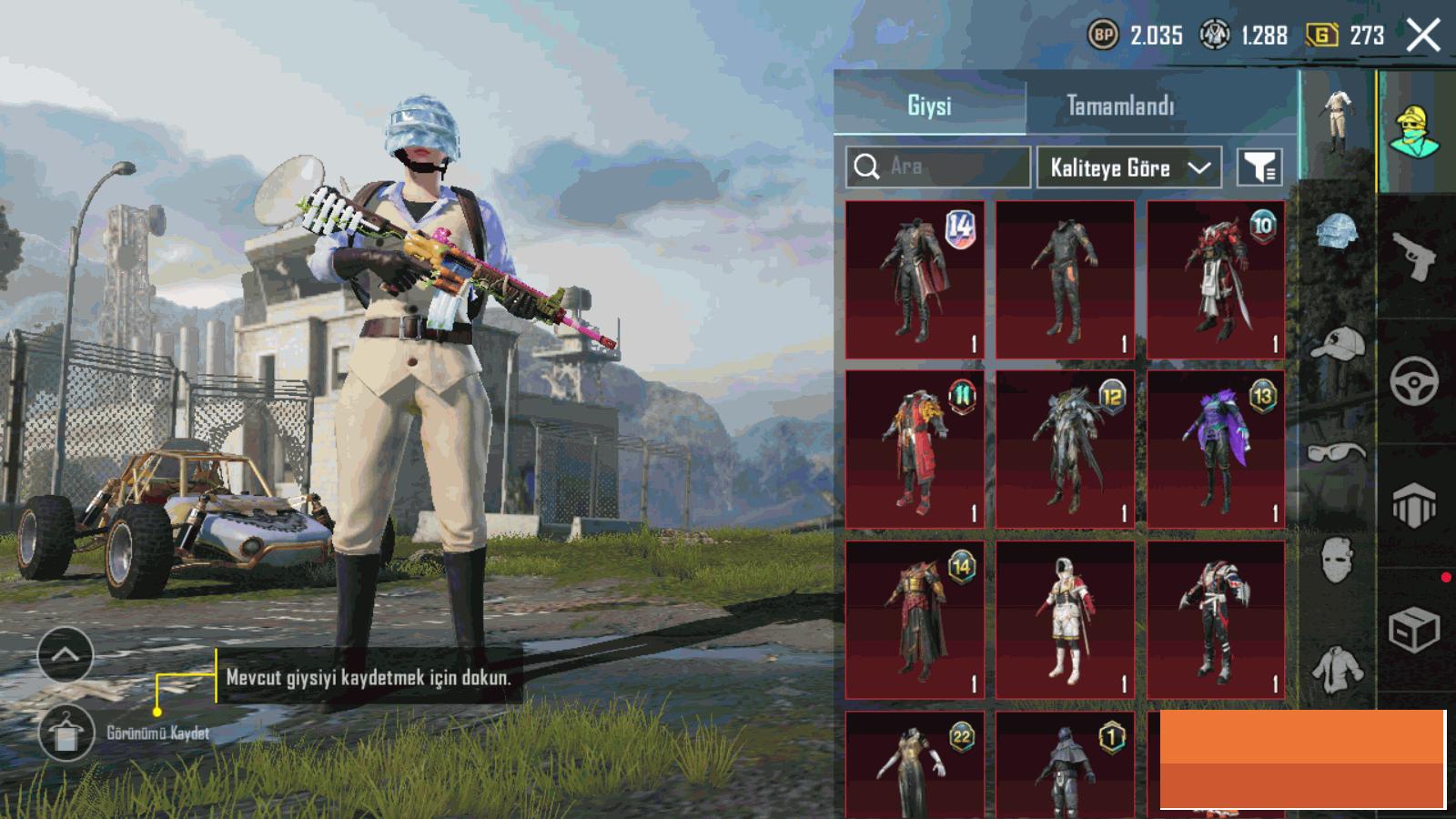Open the crate box section
This screenshot has height=819, width=1456.
click(x=1414, y=628)
